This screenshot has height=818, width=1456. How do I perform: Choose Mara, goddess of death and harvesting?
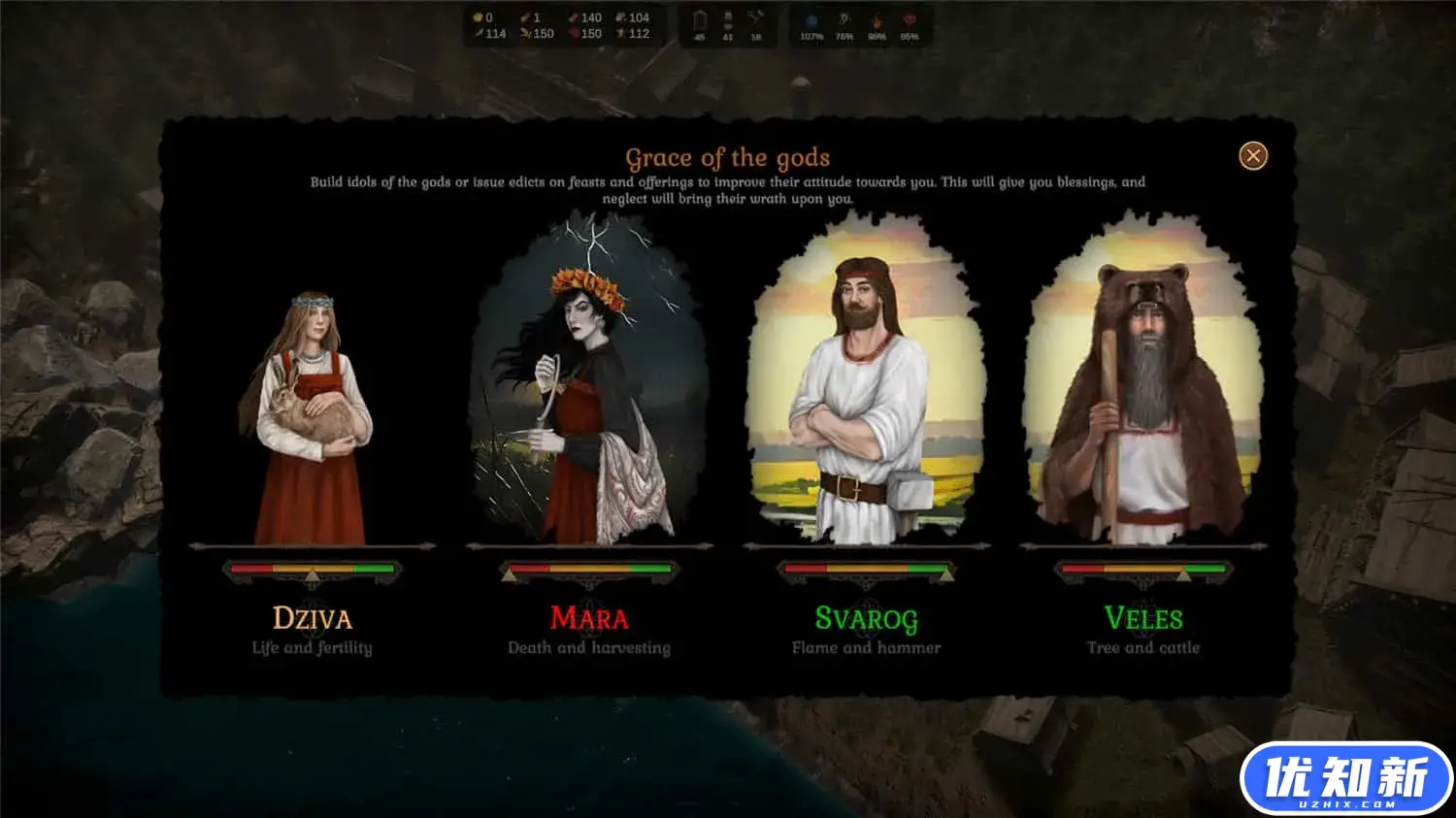589,388
